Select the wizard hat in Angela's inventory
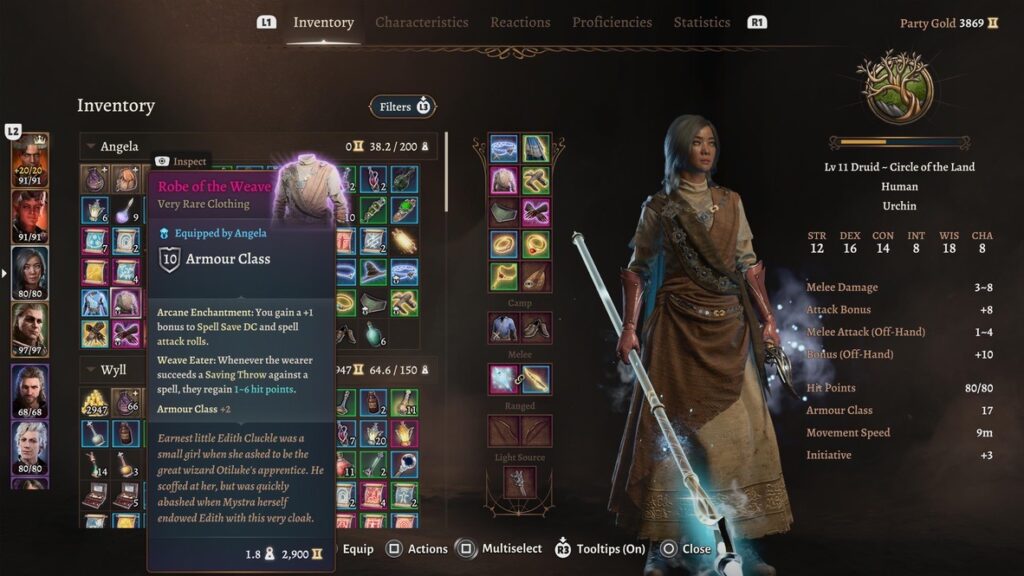This screenshot has width=1024, height=576. coord(374,270)
